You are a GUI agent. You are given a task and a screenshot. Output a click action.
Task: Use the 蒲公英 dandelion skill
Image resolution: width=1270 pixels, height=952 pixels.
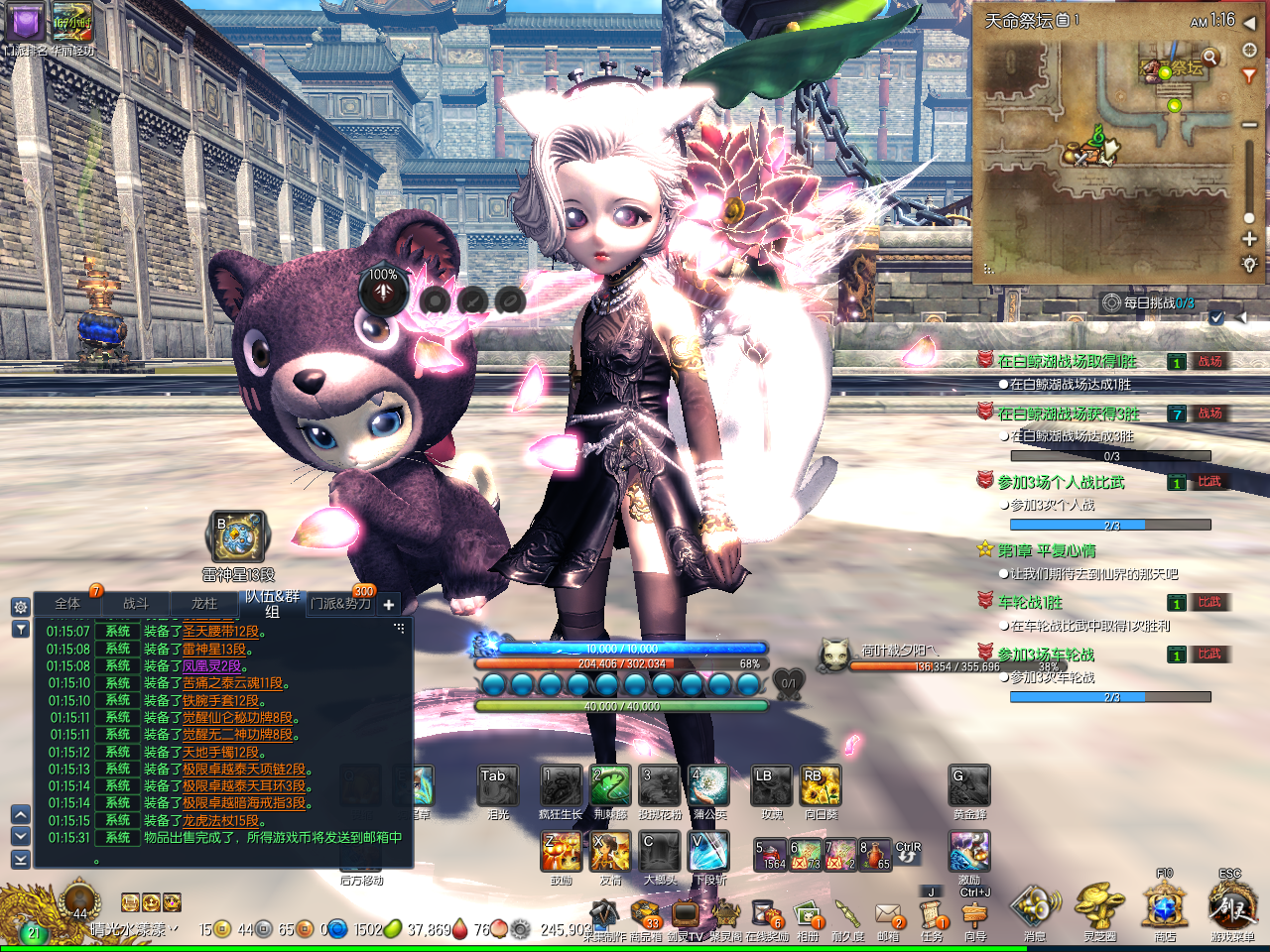708,785
